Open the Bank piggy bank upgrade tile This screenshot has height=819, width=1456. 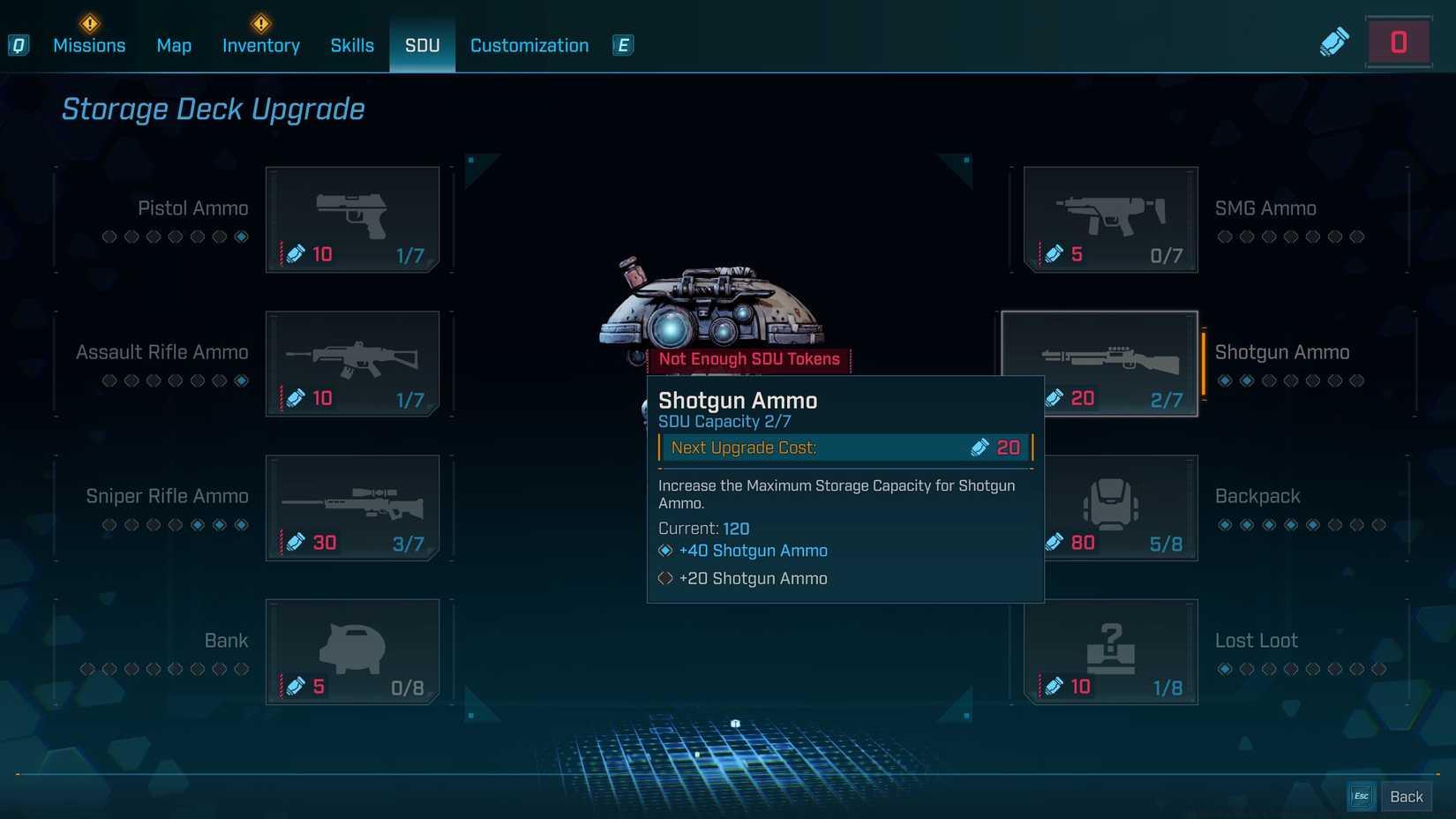click(x=352, y=651)
